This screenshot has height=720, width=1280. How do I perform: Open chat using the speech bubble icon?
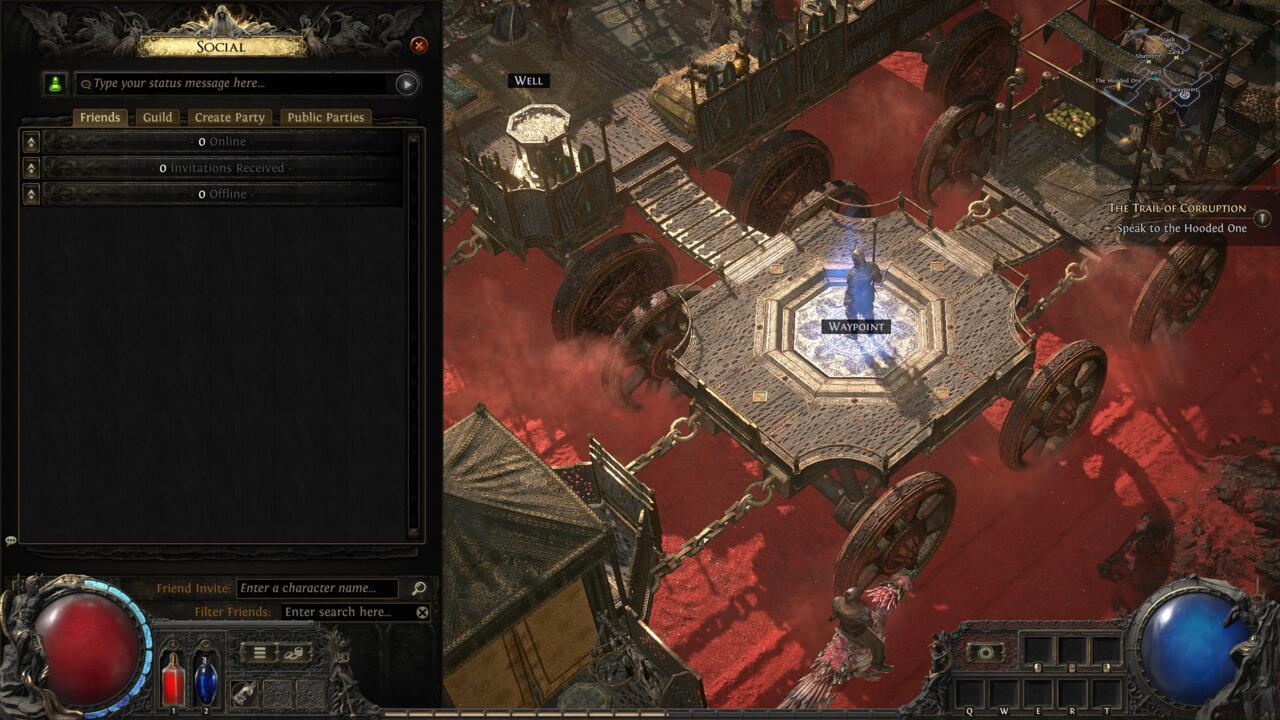point(12,540)
